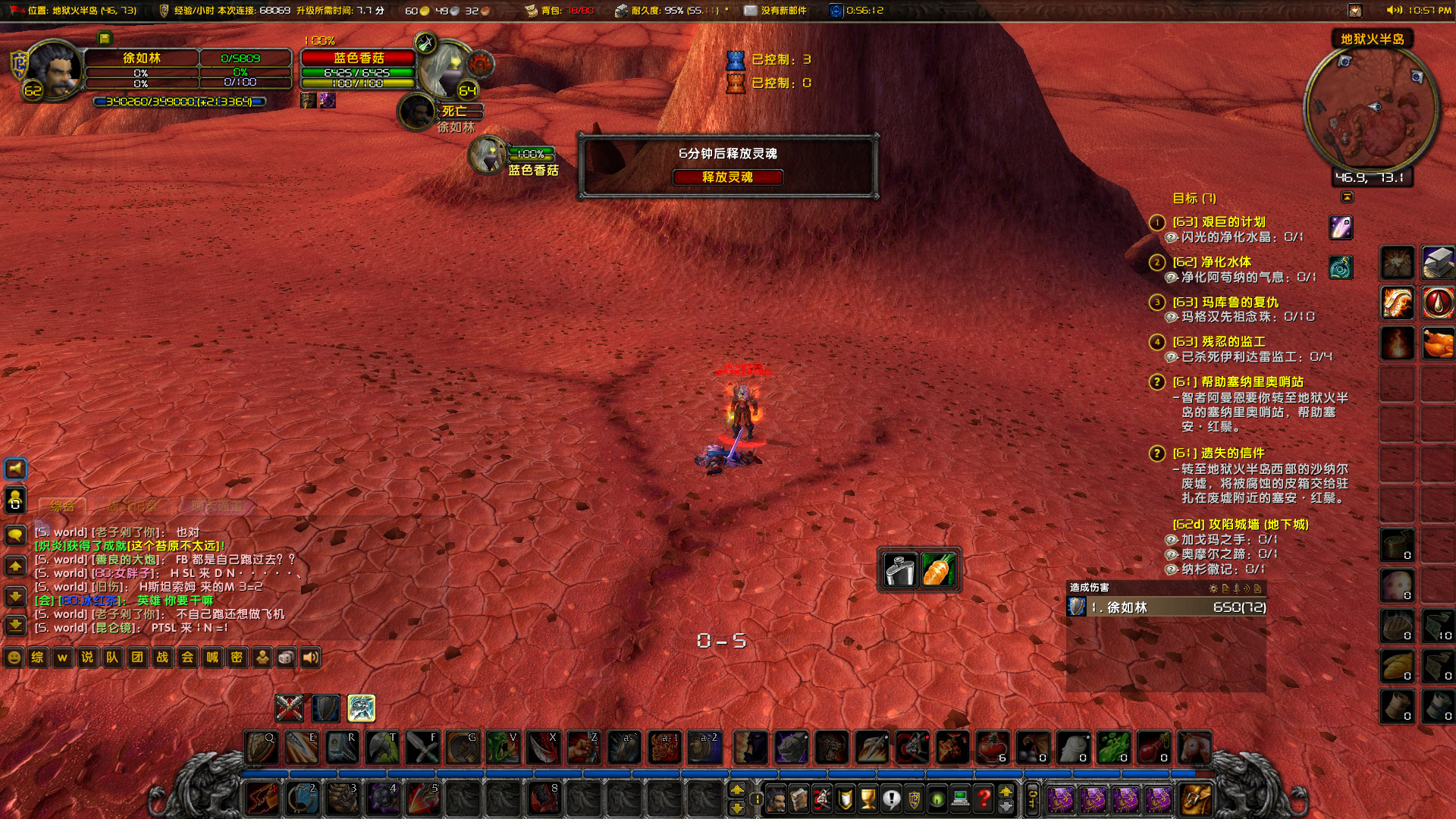This screenshot has width=1456, height=819.
Task: Toggle the report sword icon on damage meter
Action: (1237, 589)
